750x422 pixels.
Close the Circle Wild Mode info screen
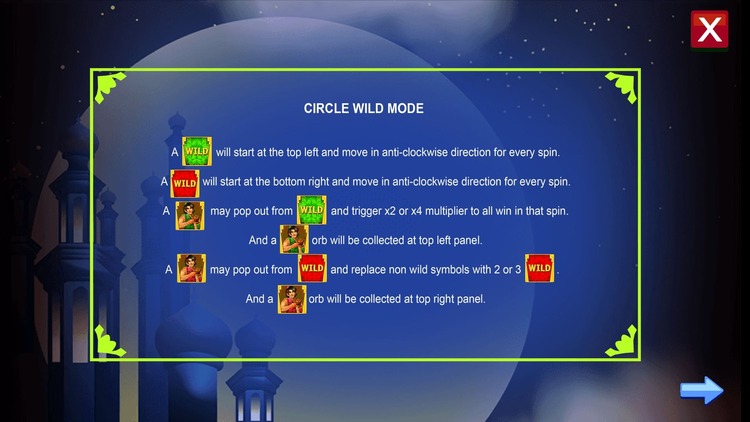(709, 30)
